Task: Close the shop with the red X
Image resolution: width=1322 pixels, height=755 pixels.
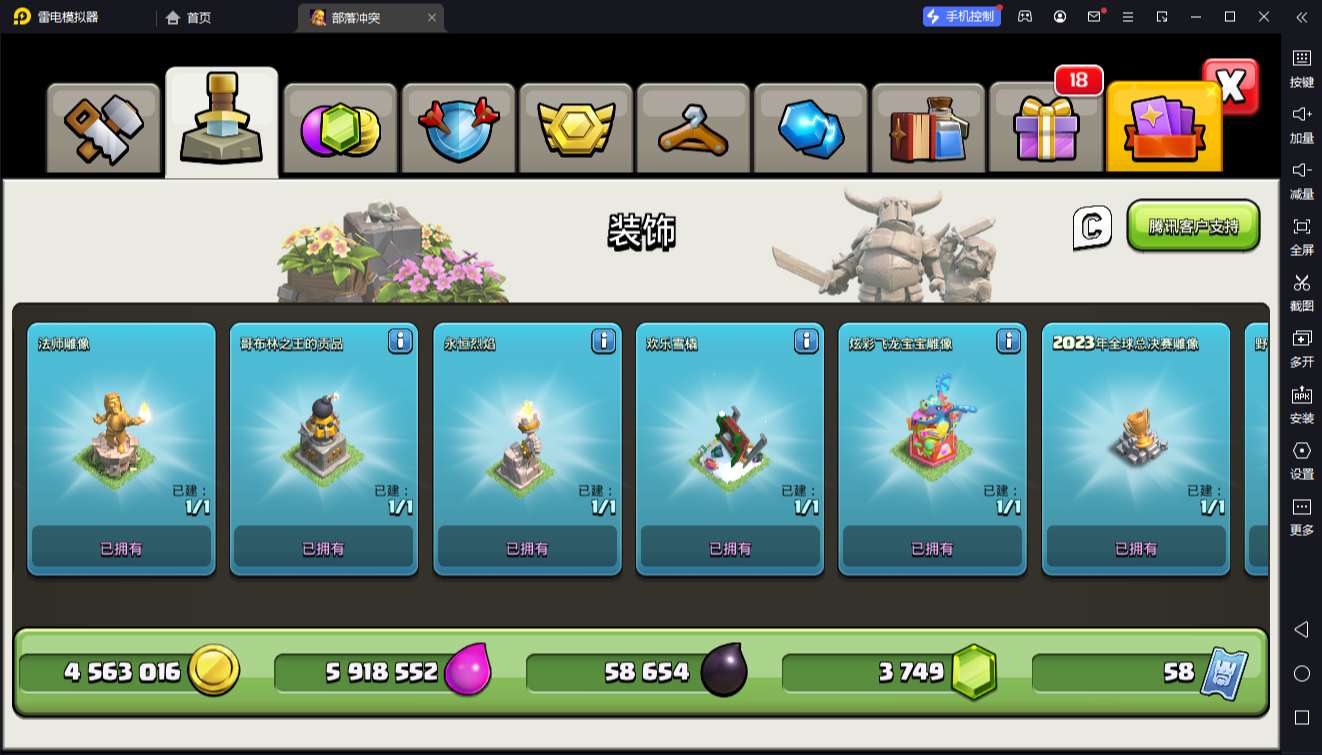Action: 1231,87
